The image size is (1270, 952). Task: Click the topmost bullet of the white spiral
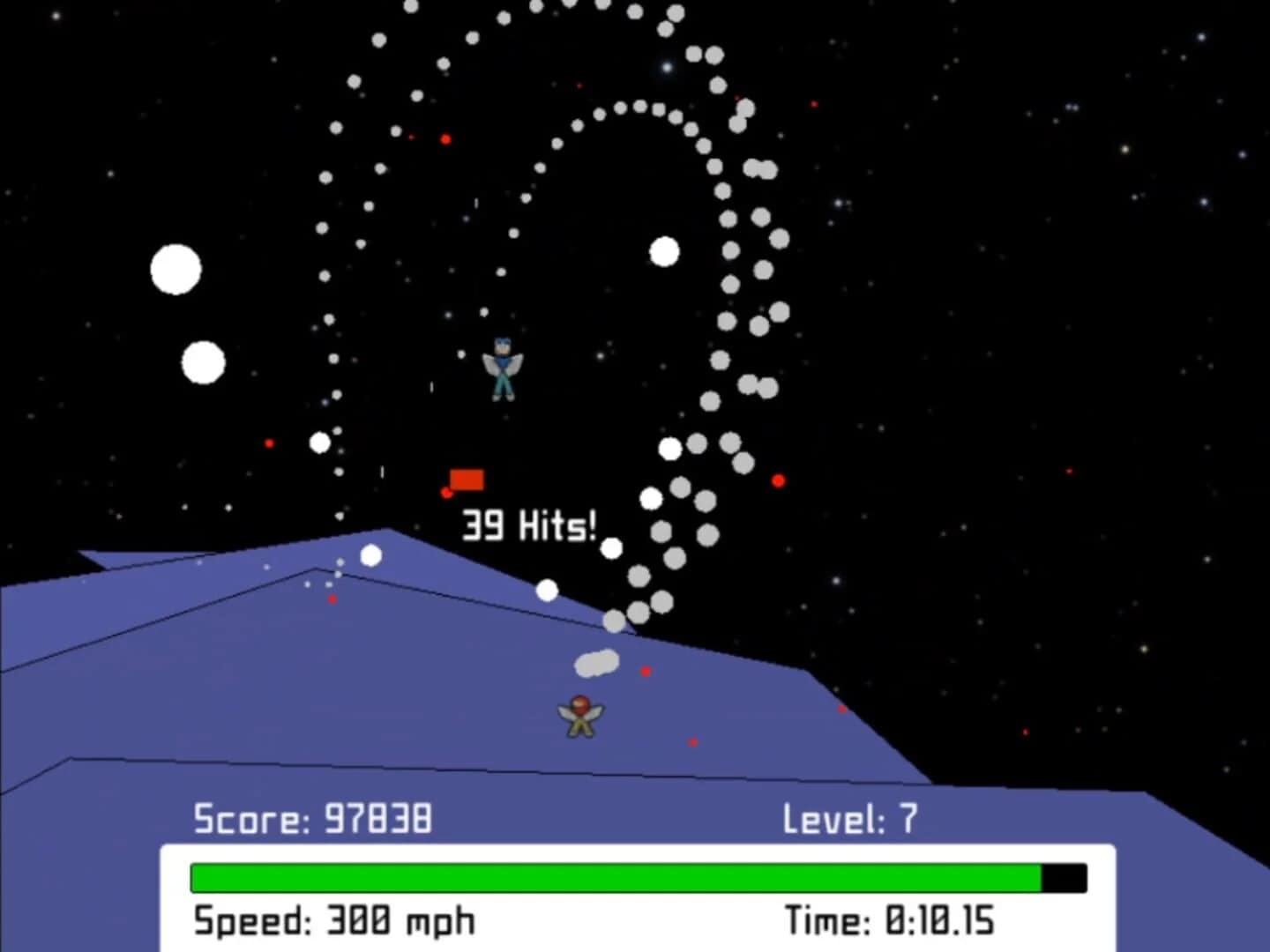[569, 5]
